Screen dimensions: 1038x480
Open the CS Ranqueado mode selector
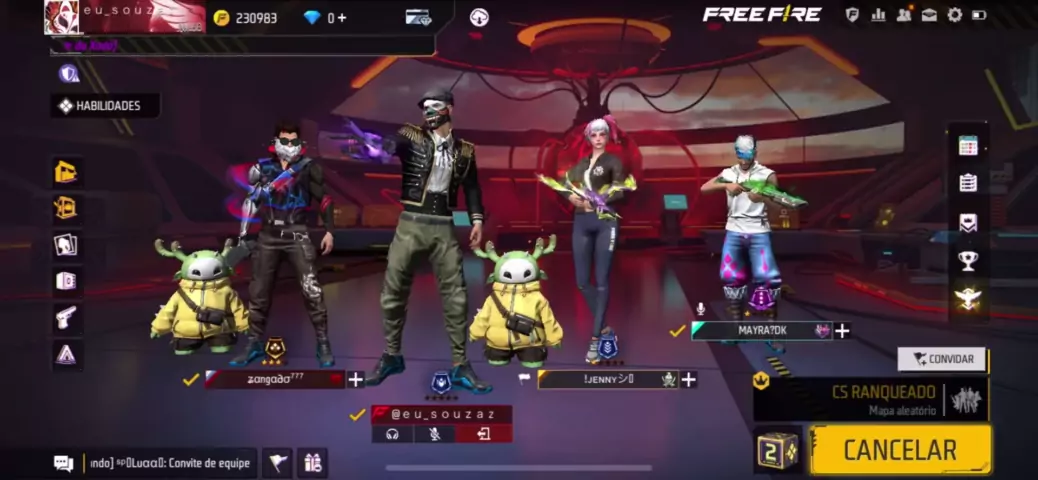pyautogui.click(x=871, y=398)
